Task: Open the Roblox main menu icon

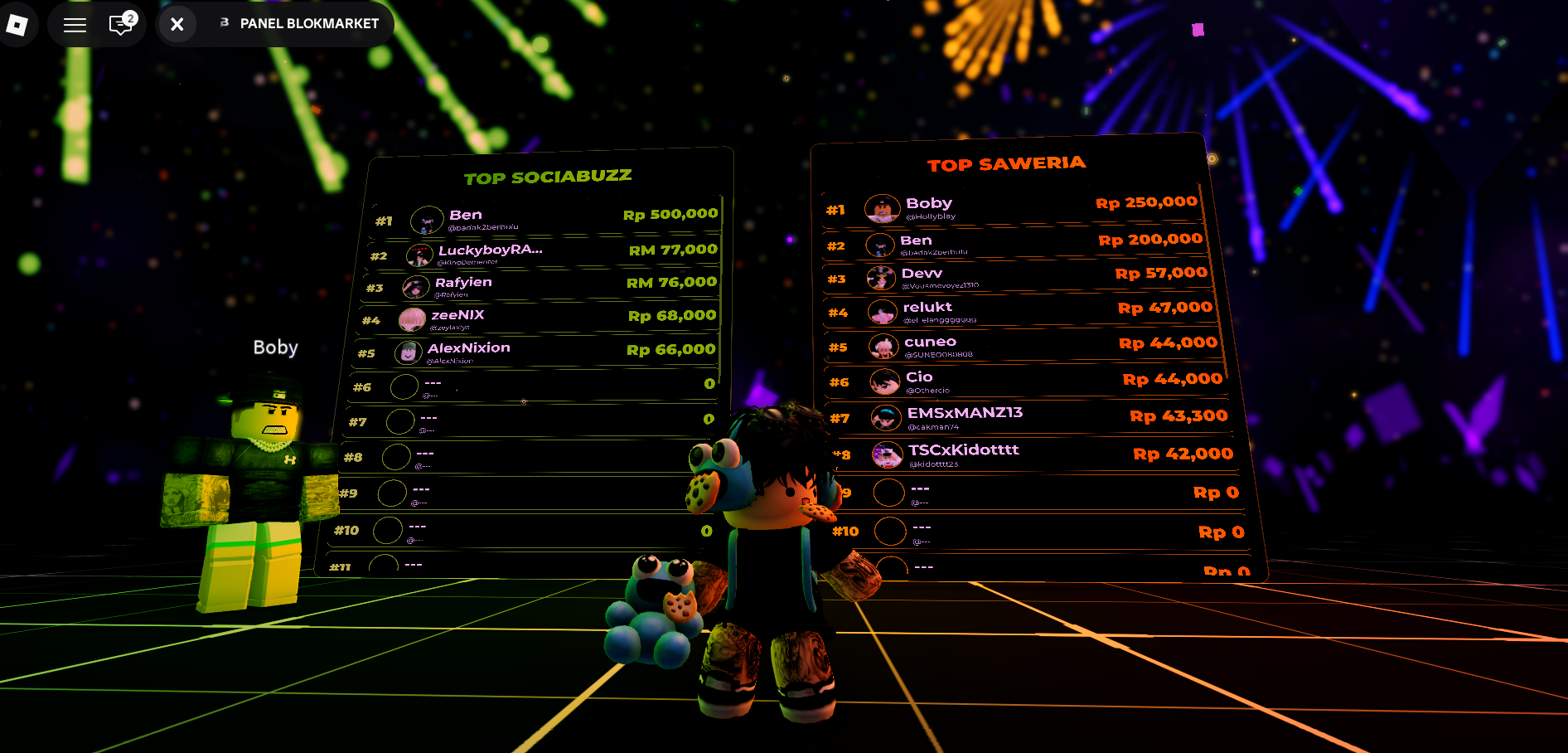Action: click(x=19, y=23)
